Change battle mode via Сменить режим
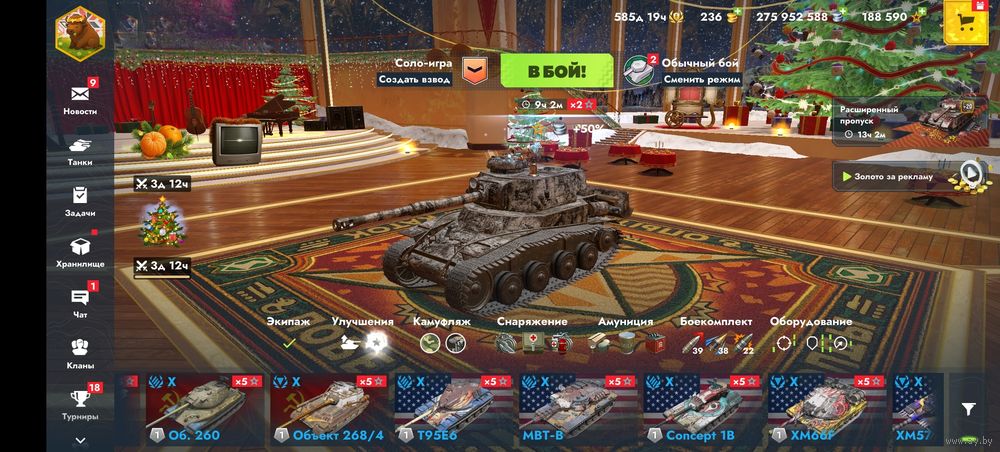Viewport: 1000px width, 452px height. tap(701, 79)
